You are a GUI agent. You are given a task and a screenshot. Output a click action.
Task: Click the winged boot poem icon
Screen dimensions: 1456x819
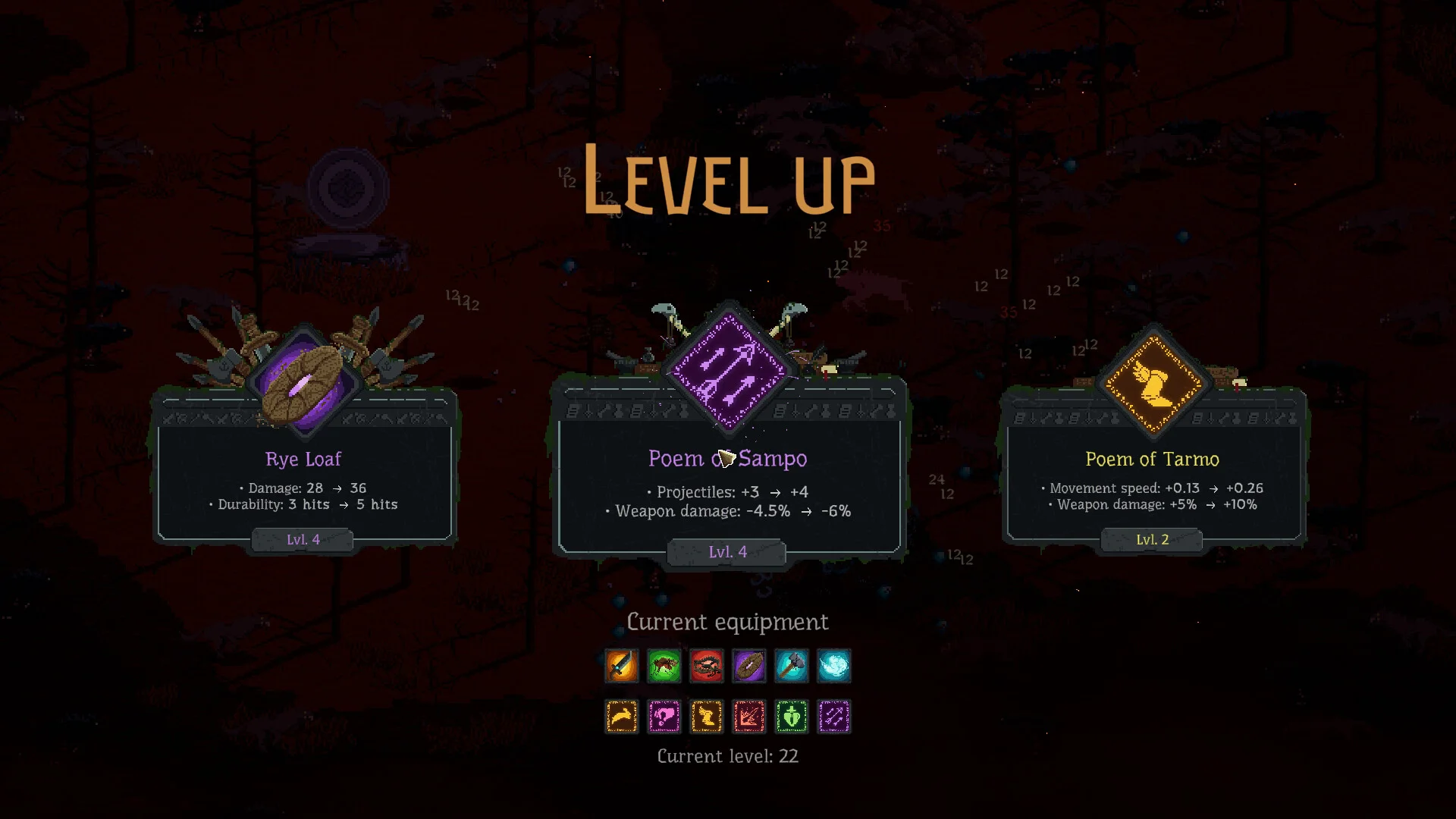707,717
